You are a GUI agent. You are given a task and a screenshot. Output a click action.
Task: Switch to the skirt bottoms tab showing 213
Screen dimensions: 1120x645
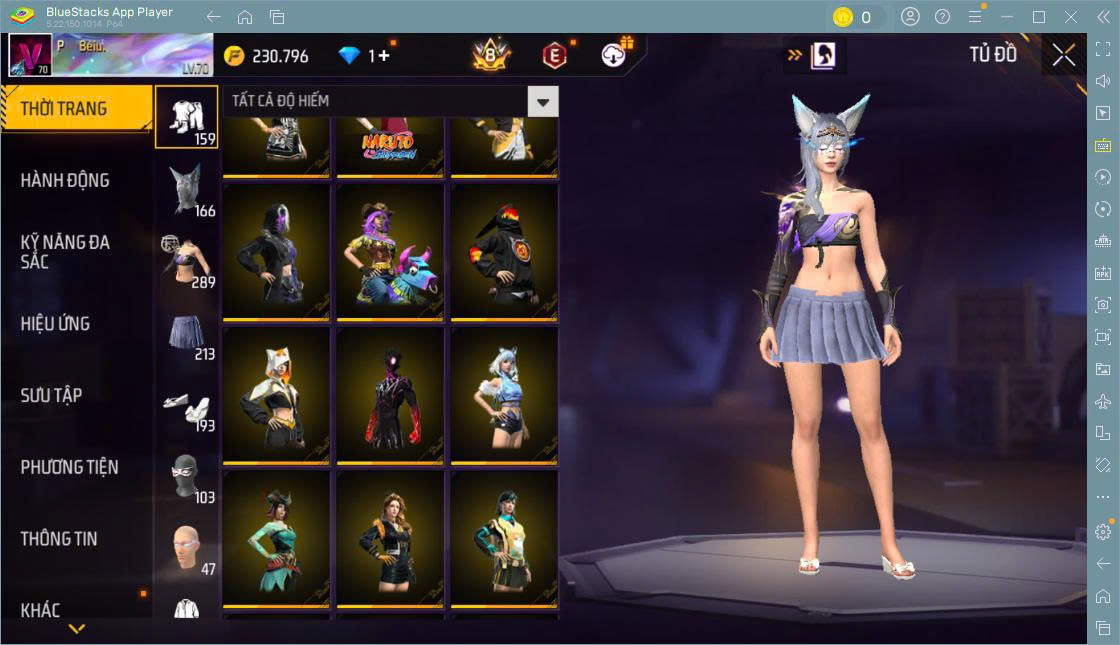(x=186, y=334)
